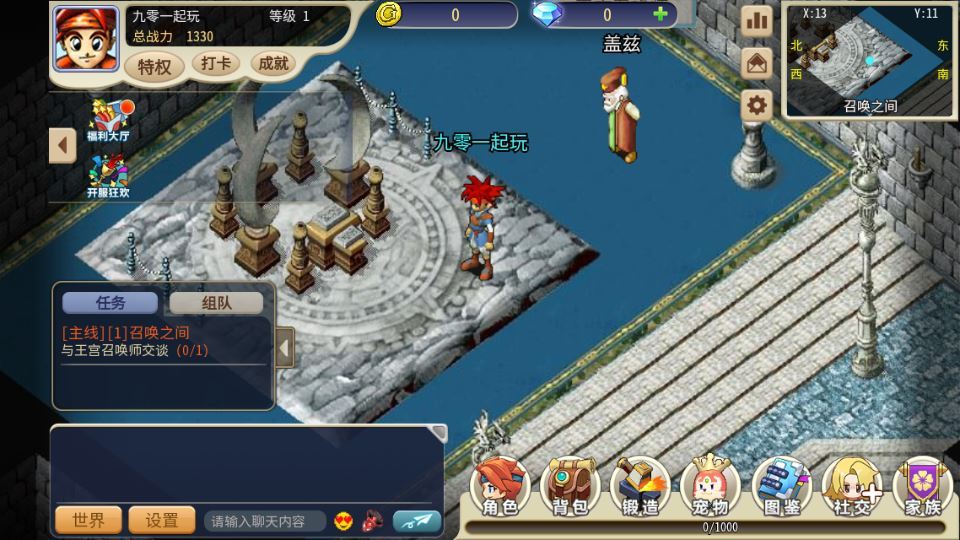960x540 pixels.
Task: Select the 任务 quest tab
Action: 110,303
